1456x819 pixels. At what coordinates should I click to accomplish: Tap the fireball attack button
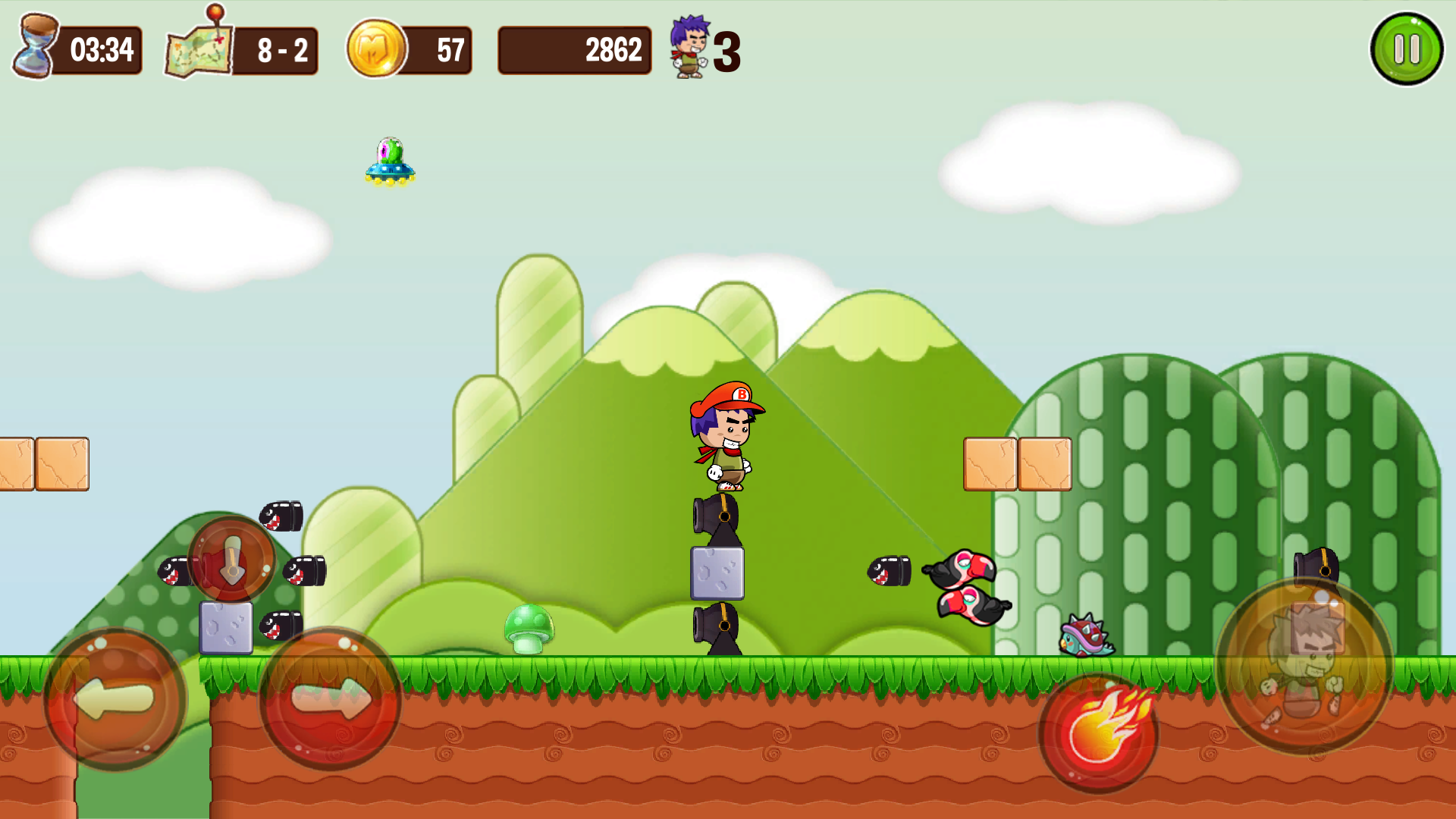(1099, 730)
